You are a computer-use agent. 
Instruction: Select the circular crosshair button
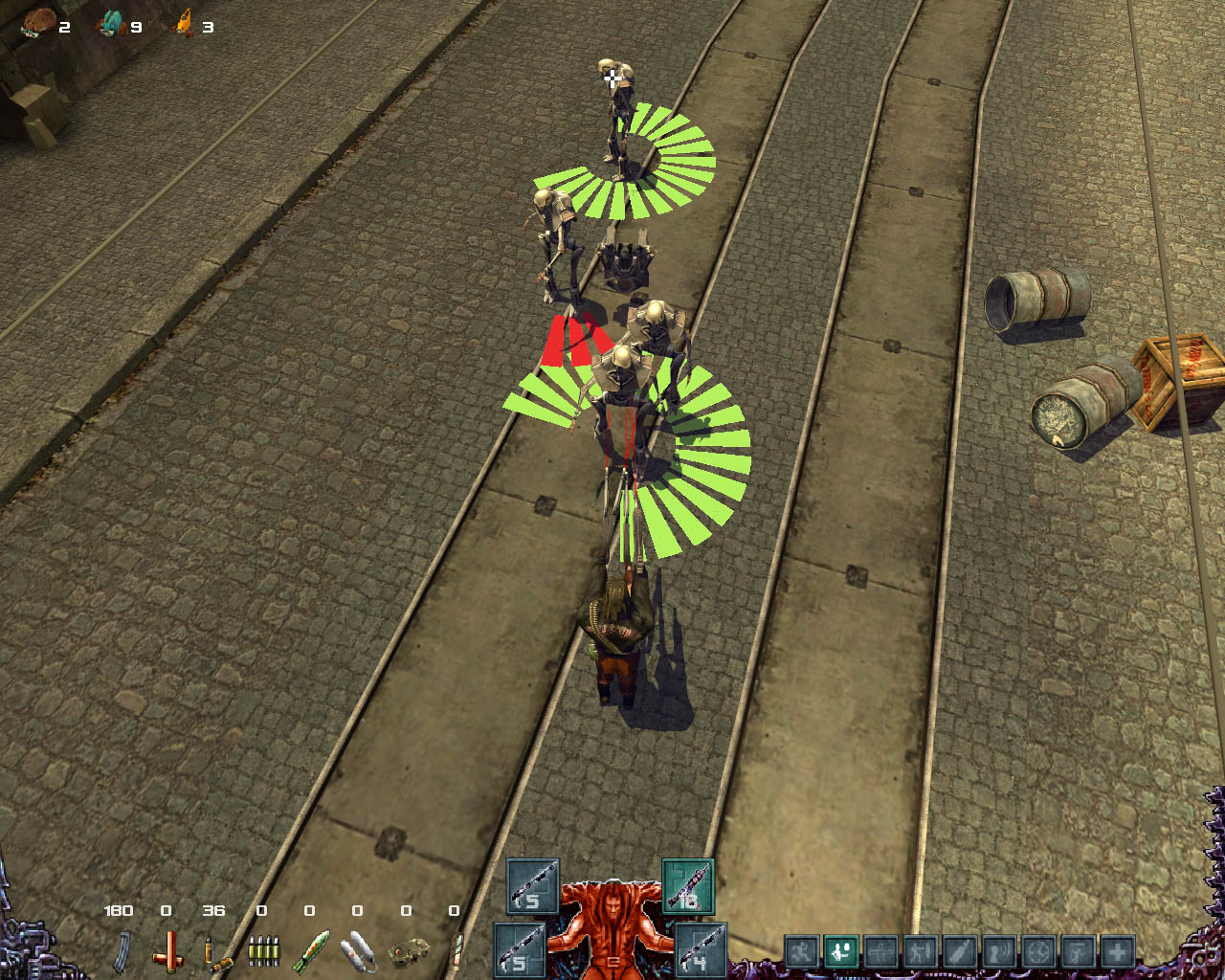tap(1038, 952)
